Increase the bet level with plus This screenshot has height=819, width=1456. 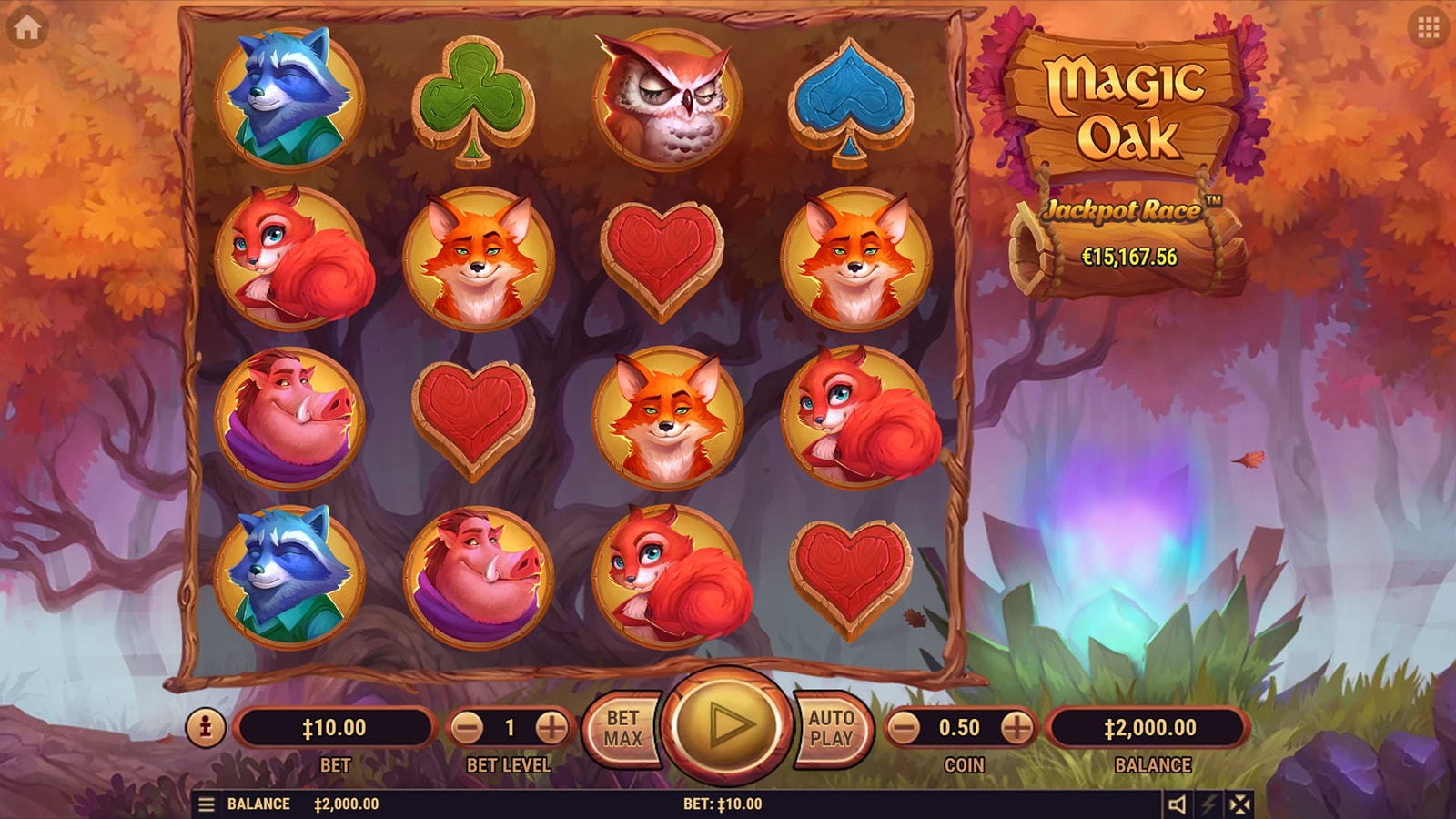tap(551, 727)
